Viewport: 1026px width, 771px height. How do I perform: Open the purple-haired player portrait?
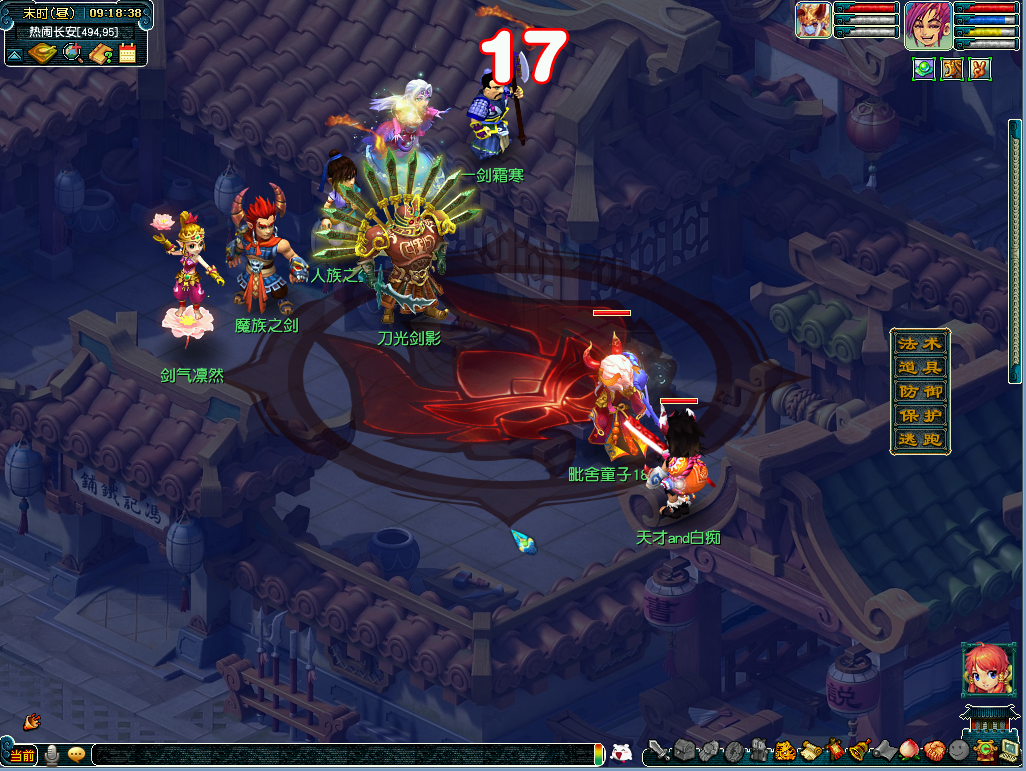pyautogui.click(x=927, y=25)
